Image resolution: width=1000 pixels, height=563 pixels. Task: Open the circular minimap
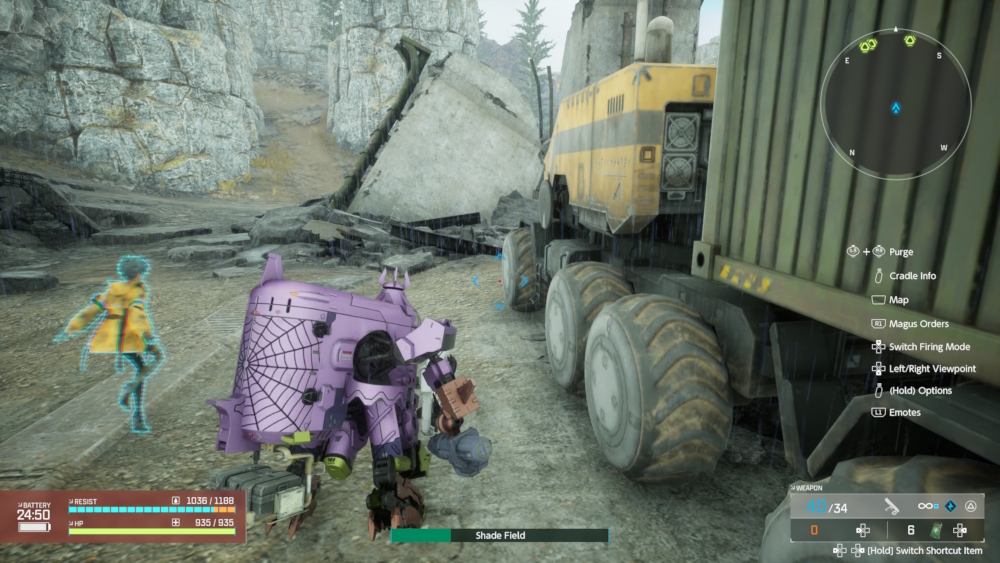[x=895, y=105]
